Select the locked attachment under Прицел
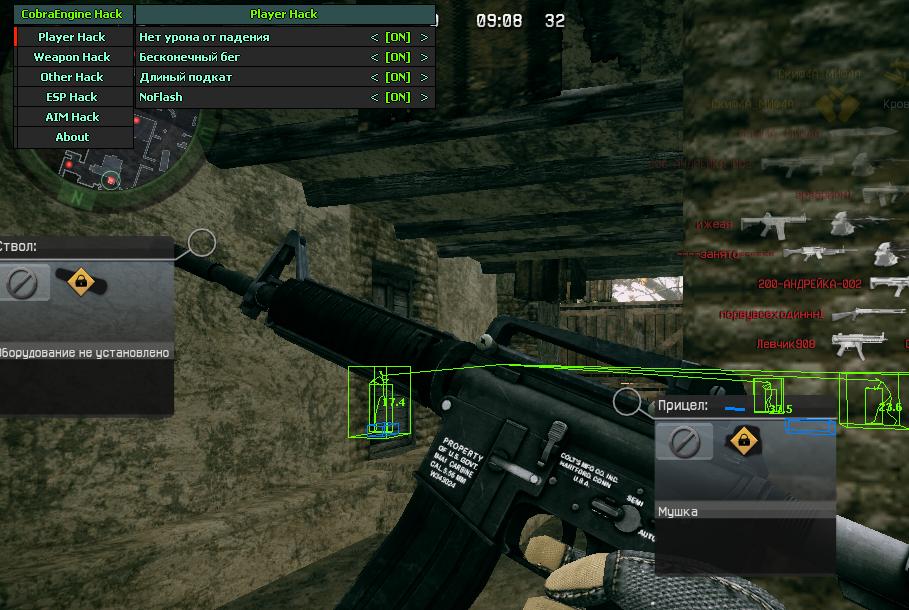The image size is (909, 610). pos(742,439)
